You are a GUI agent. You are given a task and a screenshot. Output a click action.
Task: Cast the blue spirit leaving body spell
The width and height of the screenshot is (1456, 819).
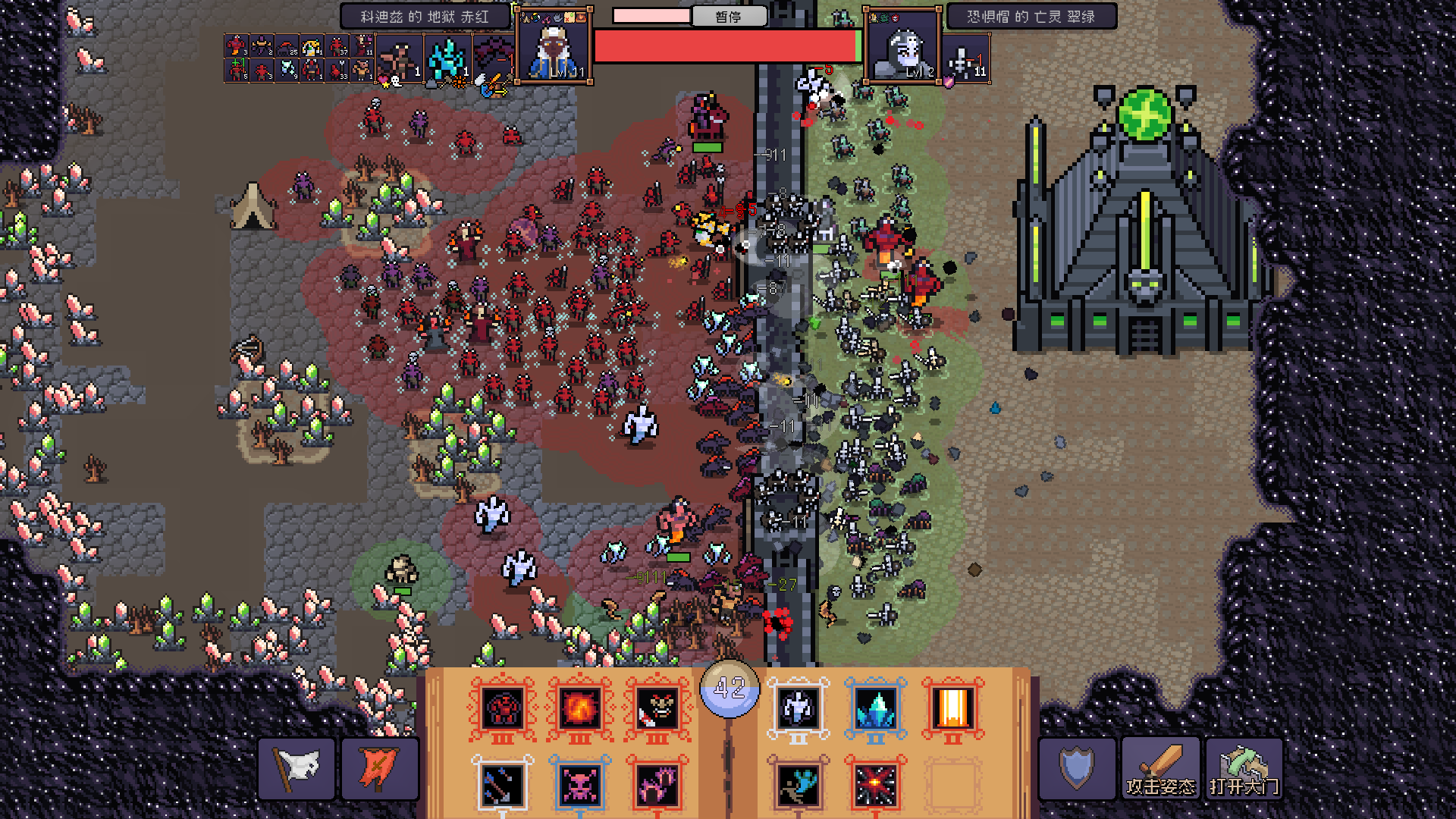[799, 786]
